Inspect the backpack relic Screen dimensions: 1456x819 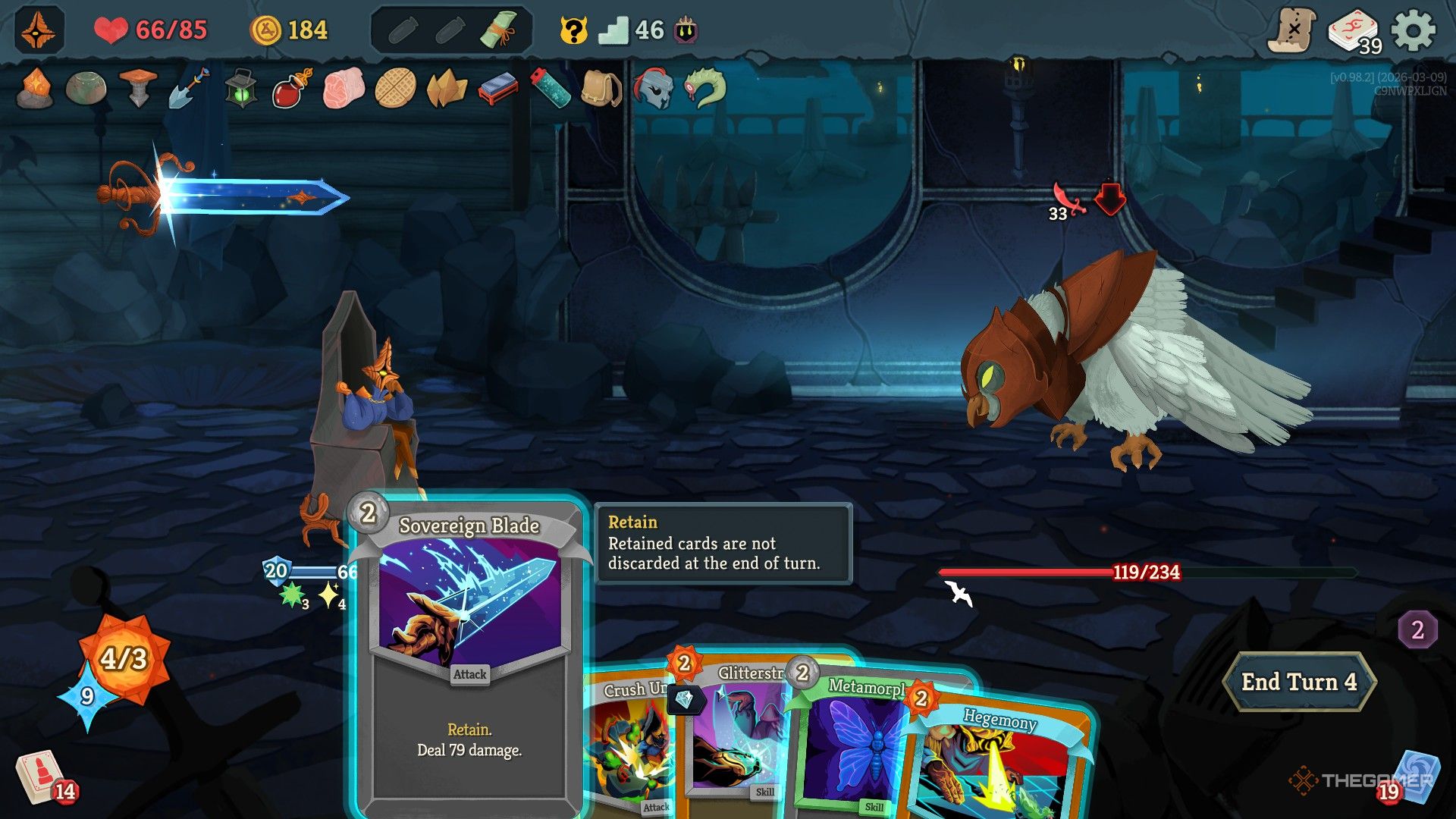click(x=601, y=89)
